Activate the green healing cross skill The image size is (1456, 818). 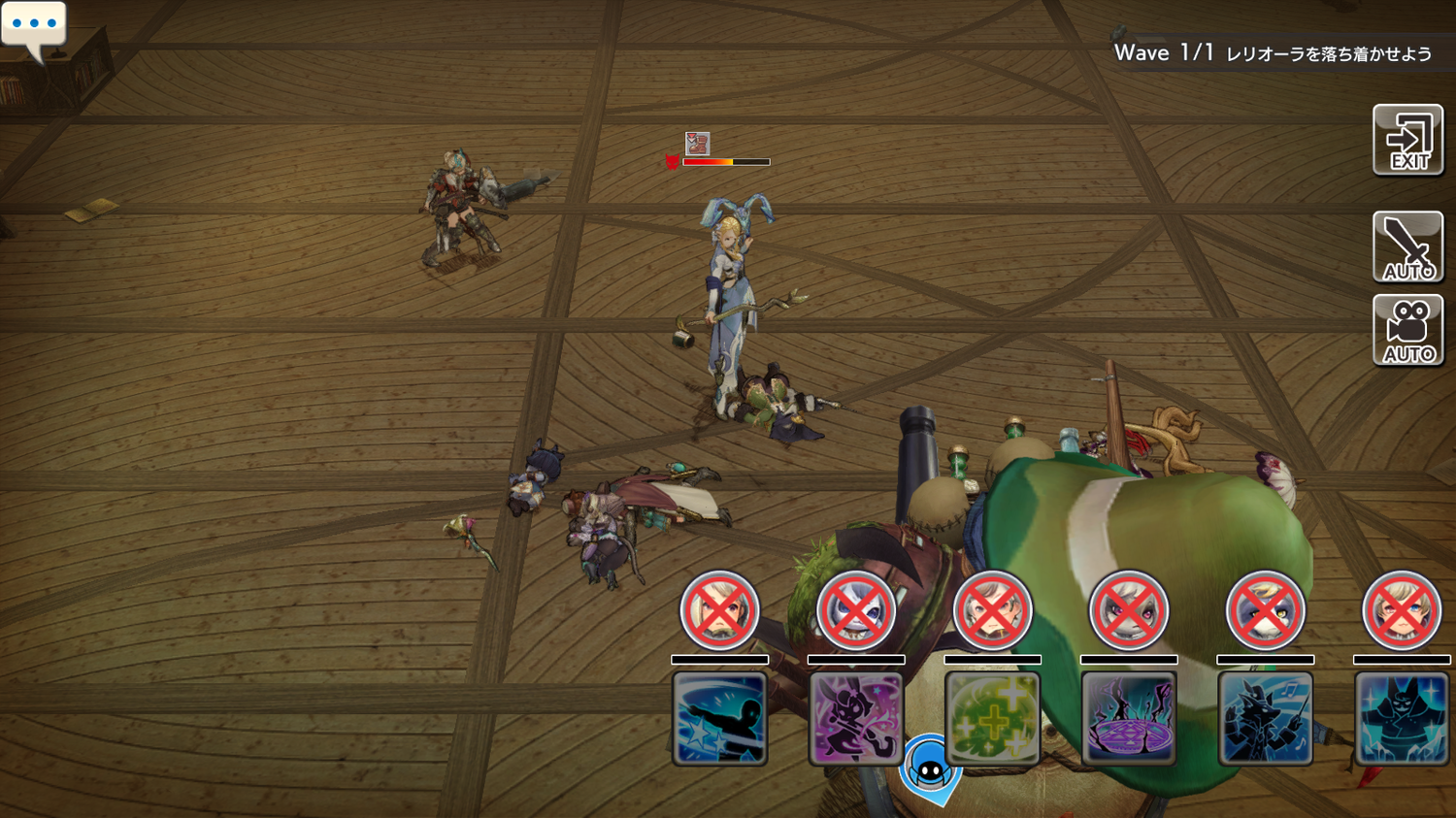click(x=992, y=718)
